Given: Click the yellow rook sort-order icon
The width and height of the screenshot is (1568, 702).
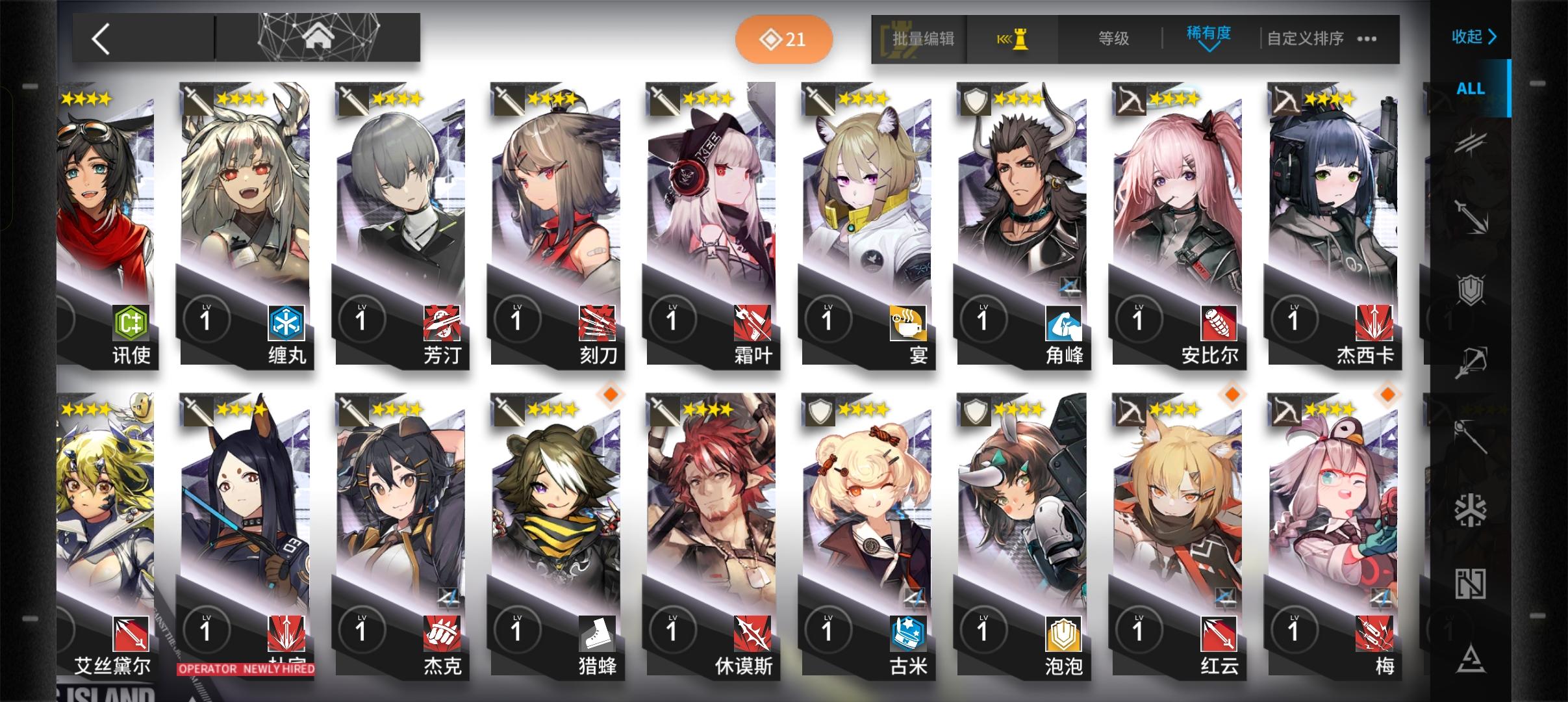Looking at the screenshot, I should tap(1013, 39).
